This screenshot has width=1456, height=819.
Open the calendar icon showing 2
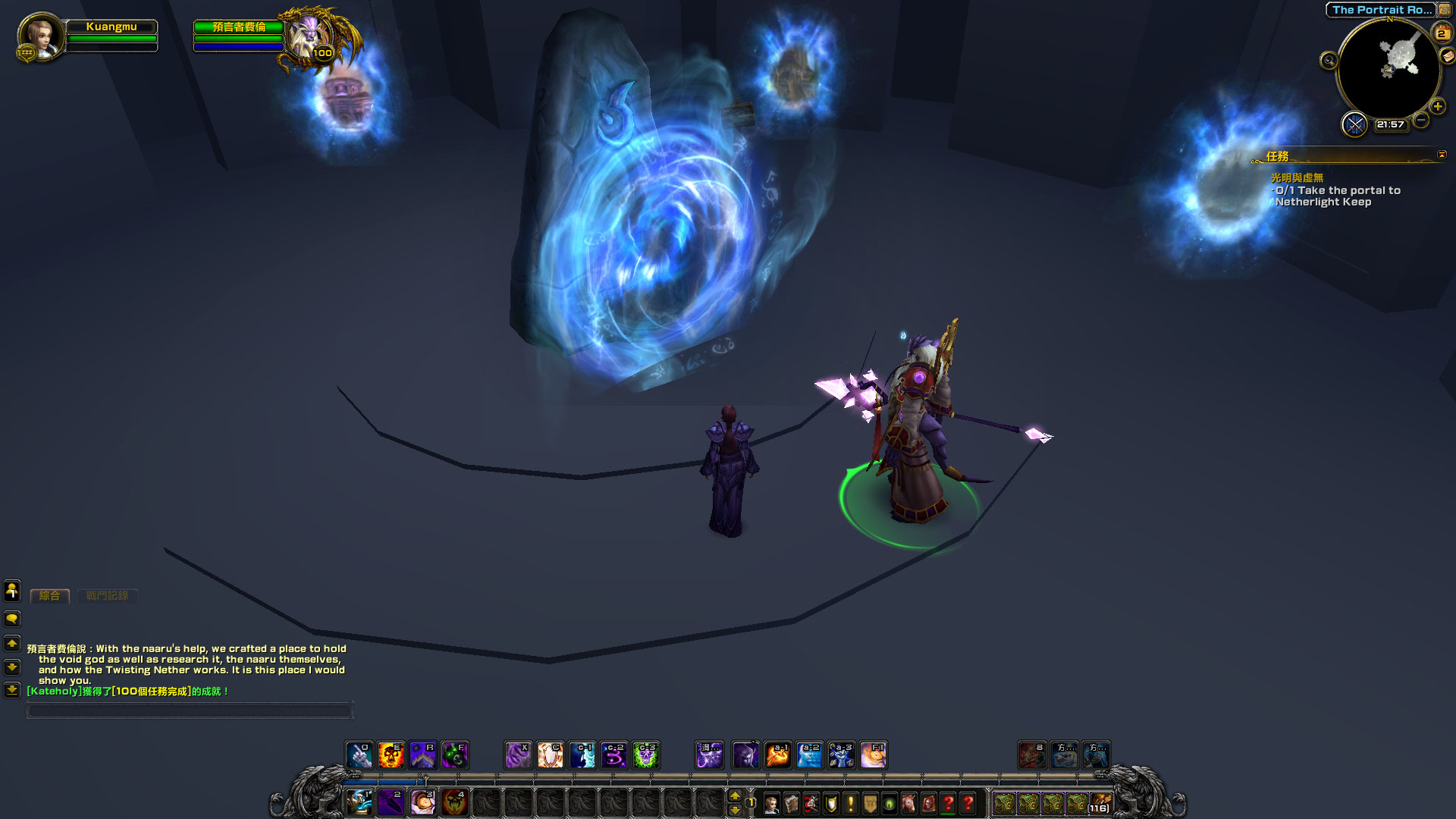pyautogui.click(x=1441, y=33)
